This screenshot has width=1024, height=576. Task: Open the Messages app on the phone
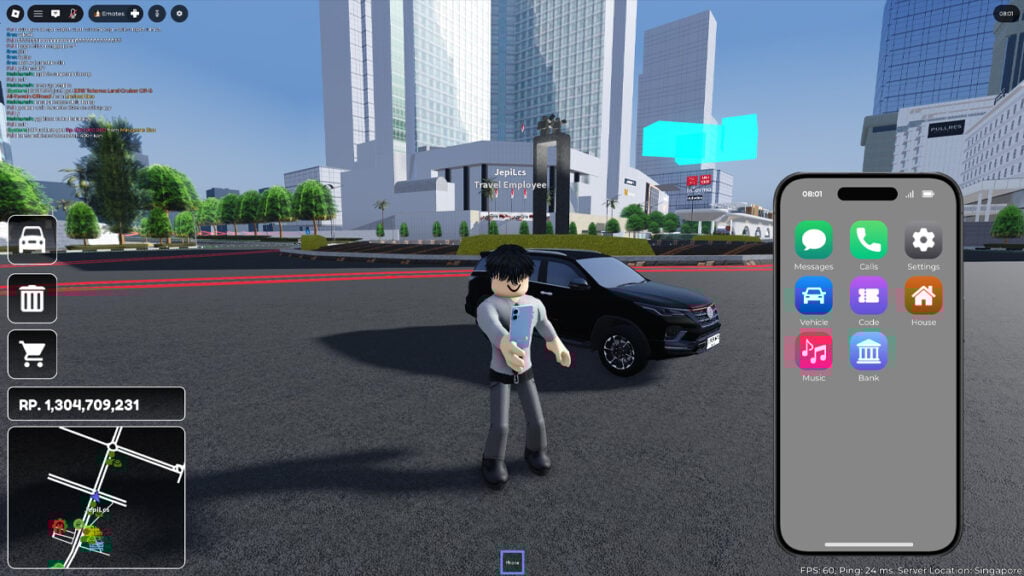pyautogui.click(x=814, y=241)
